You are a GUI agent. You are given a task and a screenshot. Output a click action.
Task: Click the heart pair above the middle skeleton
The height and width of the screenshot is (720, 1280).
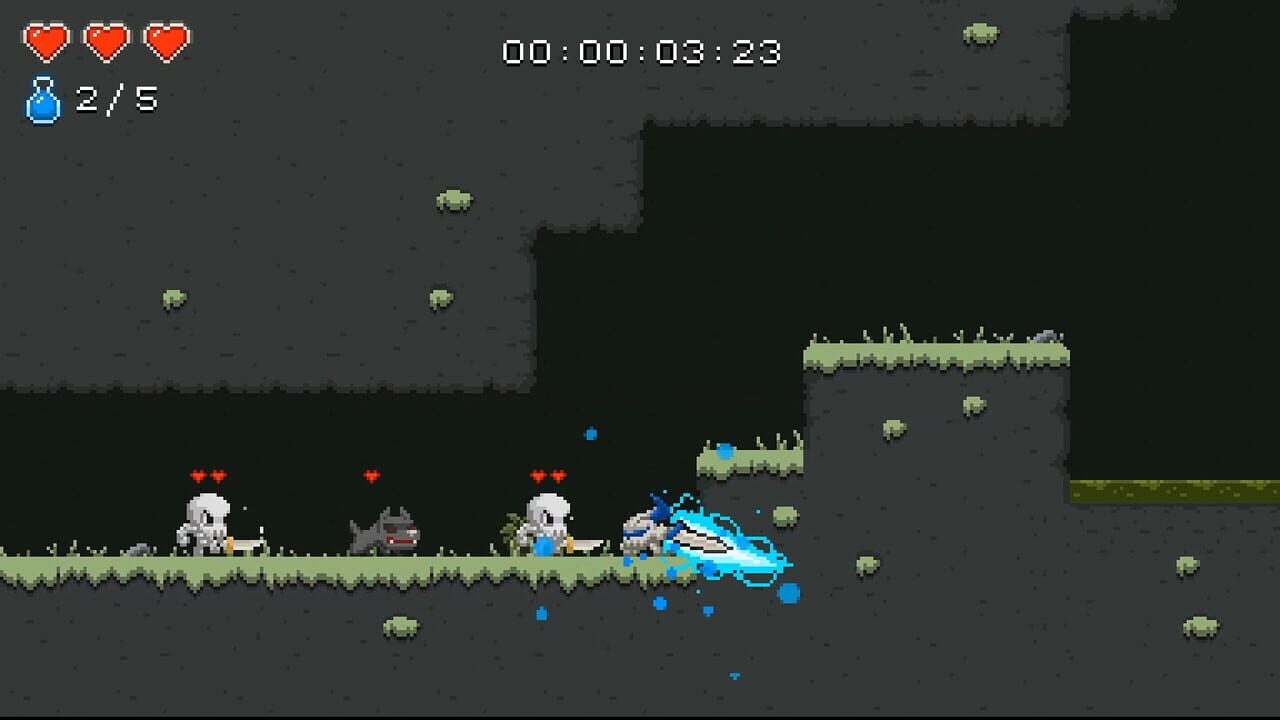pyautogui.click(x=548, y=475)
